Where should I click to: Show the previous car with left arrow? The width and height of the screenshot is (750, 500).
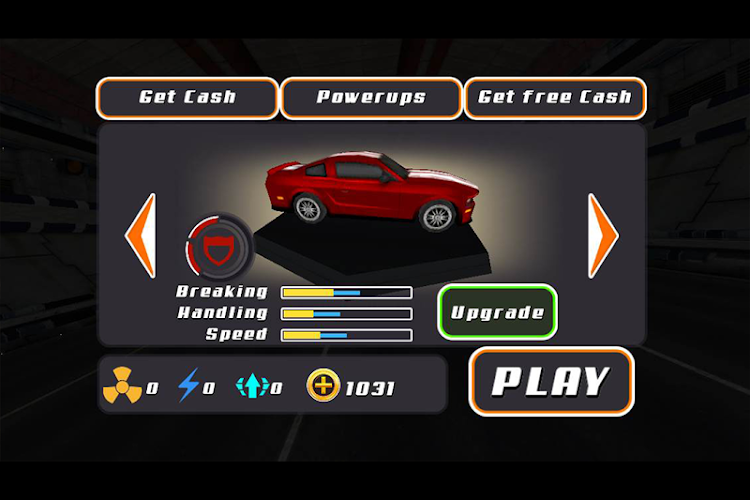point(140,236)
